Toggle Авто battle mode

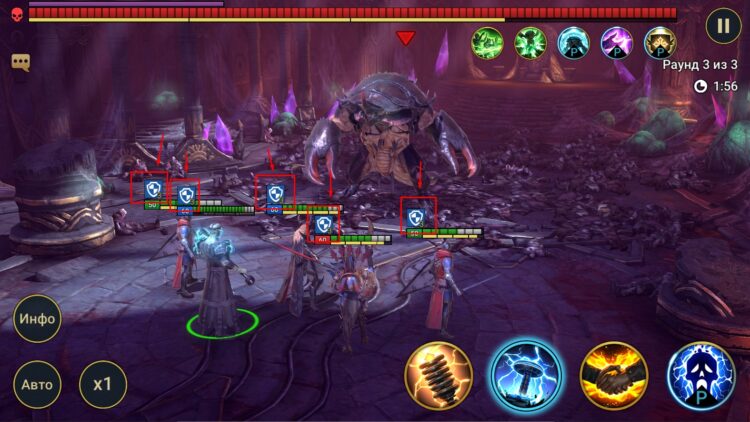[x=37, y=384]
